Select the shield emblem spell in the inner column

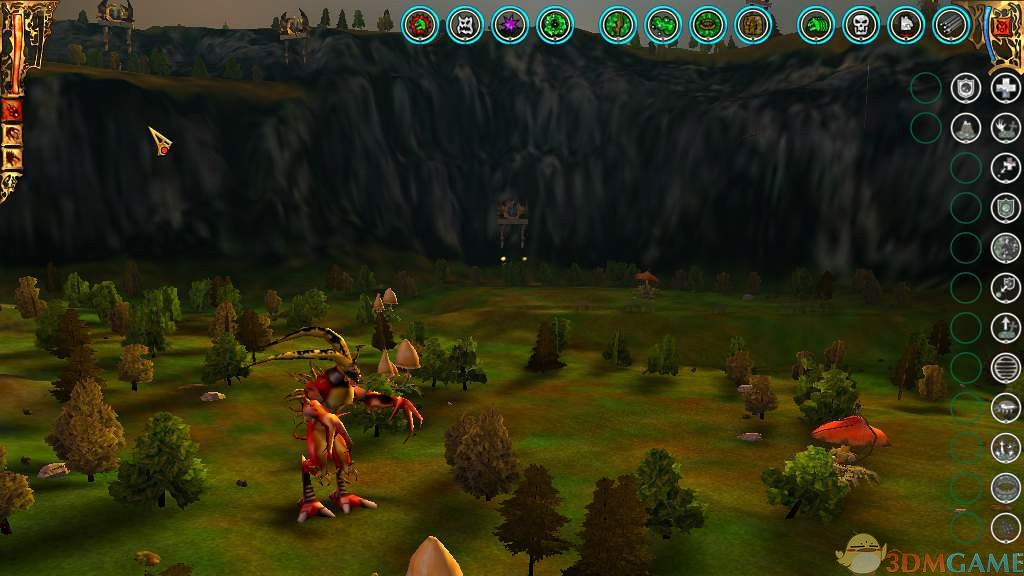tap(965, 88)
